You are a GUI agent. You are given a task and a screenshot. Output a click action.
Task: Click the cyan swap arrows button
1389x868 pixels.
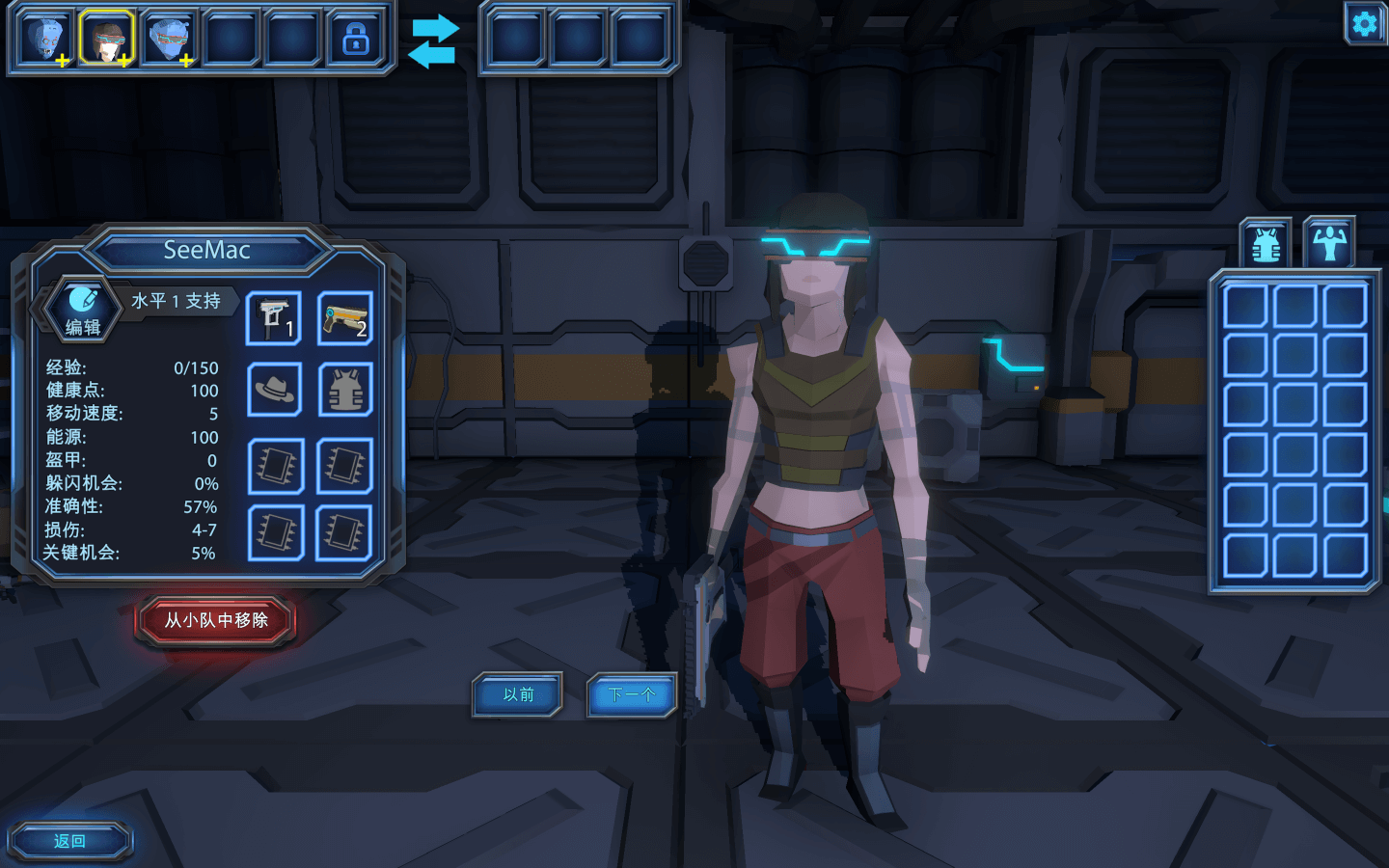pyautogui.click(x=433, y=41)
